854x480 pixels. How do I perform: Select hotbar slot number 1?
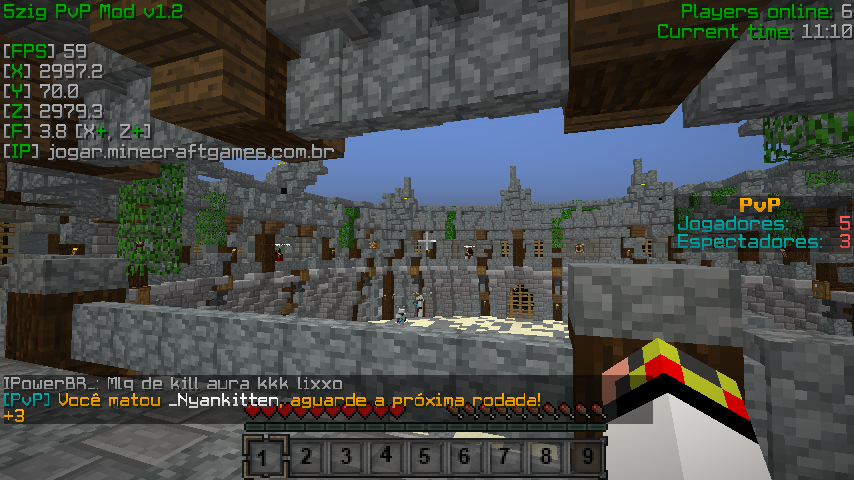click(262, 458)
